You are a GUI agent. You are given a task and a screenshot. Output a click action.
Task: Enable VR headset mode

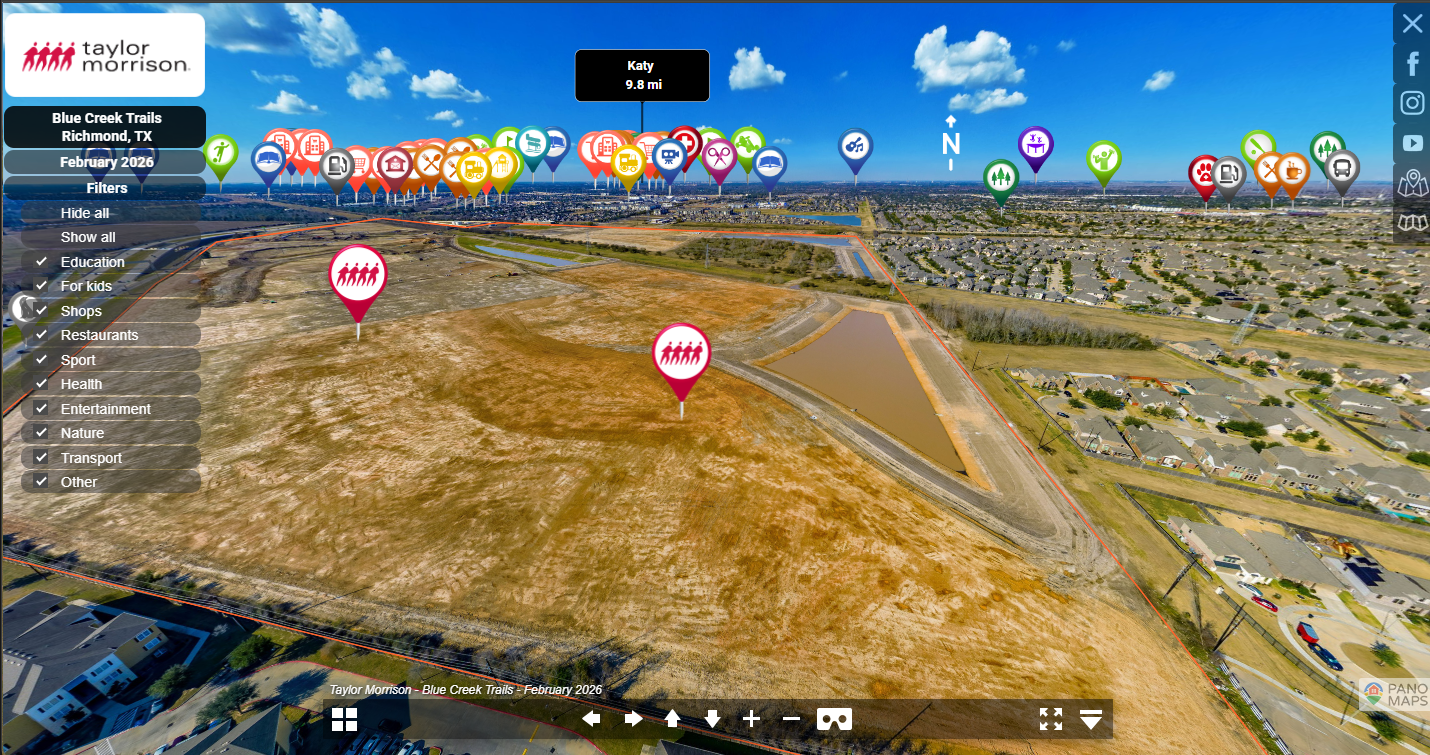pos(834,719)
